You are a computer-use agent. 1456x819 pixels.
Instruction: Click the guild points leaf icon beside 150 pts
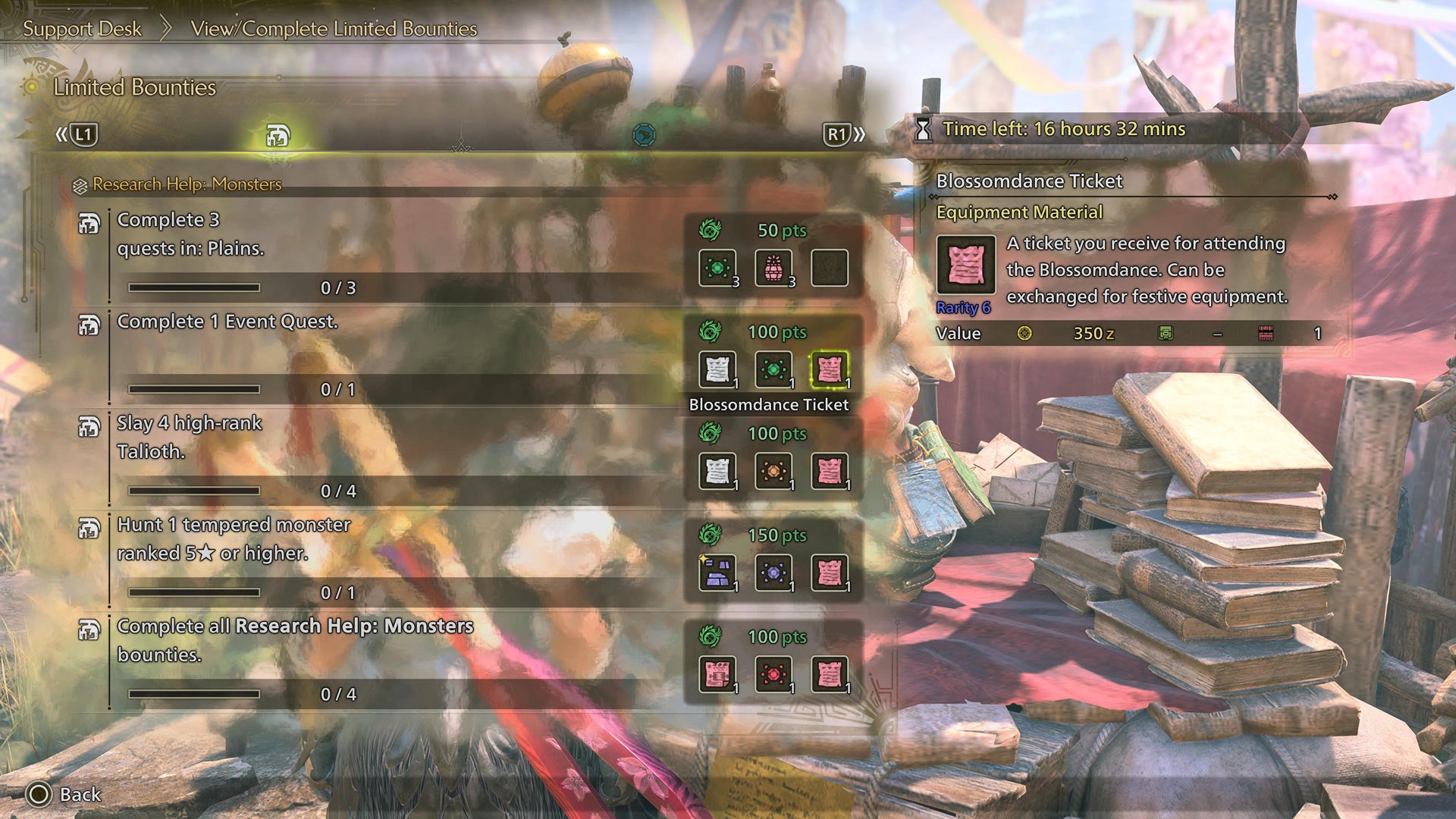click(x=711, y=535)
